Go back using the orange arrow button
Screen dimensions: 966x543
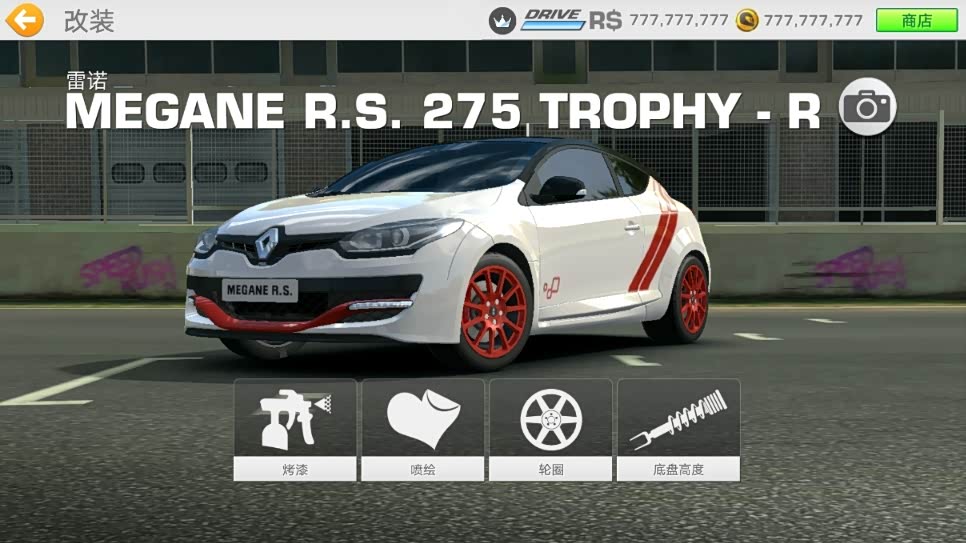click(24, 20)
